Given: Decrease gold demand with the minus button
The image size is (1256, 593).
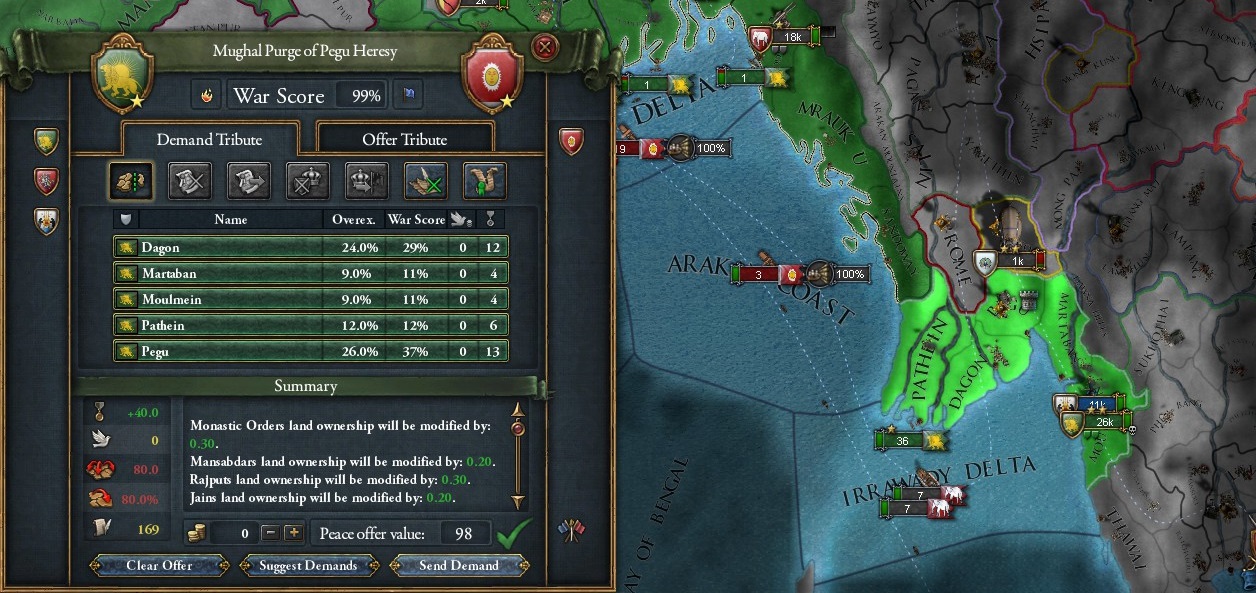Looking at the screenshot, I should [270, 533].
